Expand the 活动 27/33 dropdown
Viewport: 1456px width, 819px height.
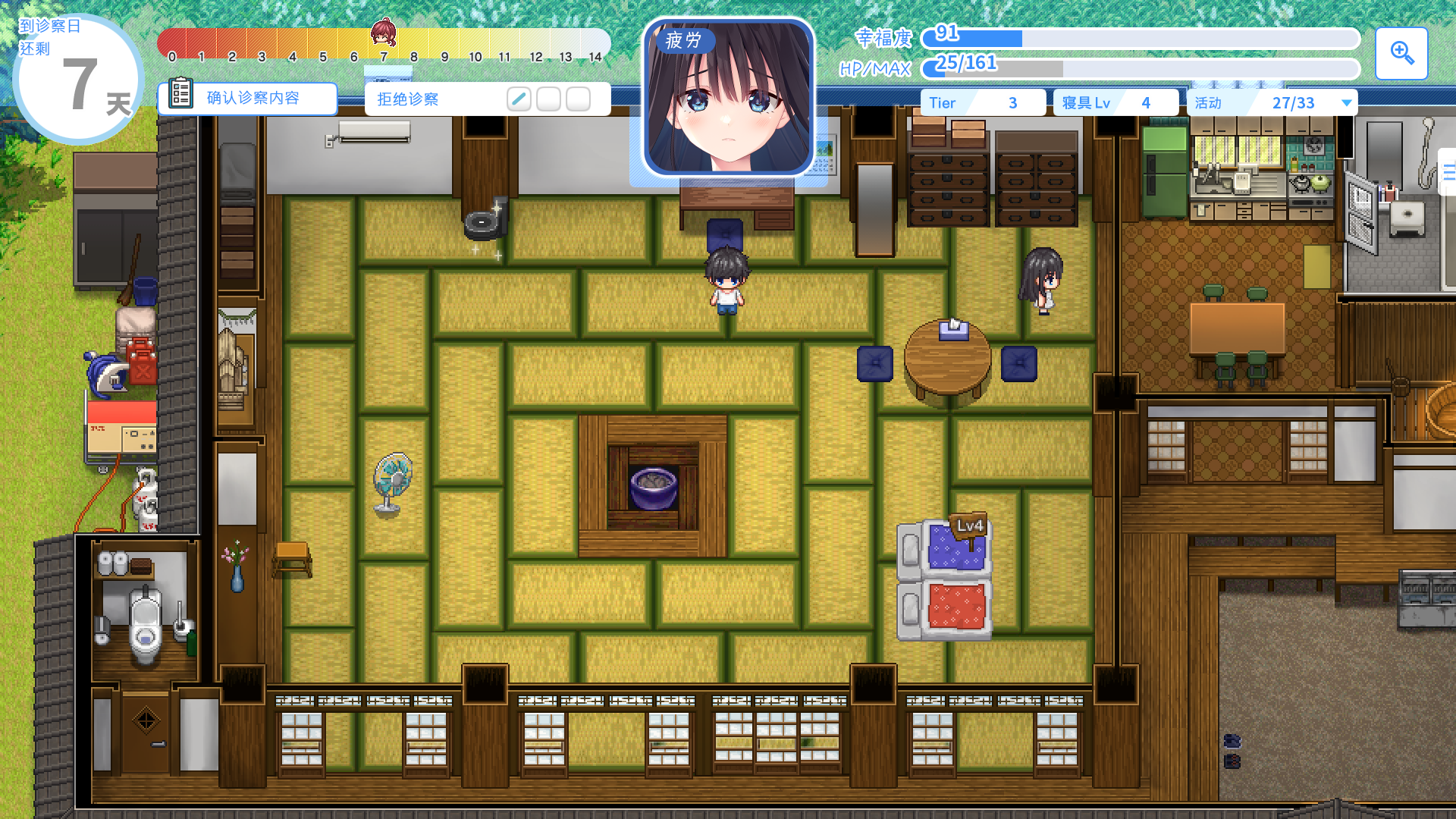[x=1346, y=103]
